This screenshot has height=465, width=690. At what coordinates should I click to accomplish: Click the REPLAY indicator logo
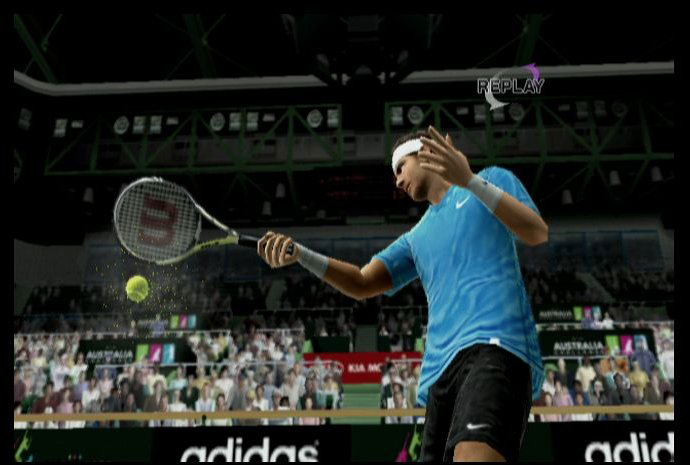511,86
